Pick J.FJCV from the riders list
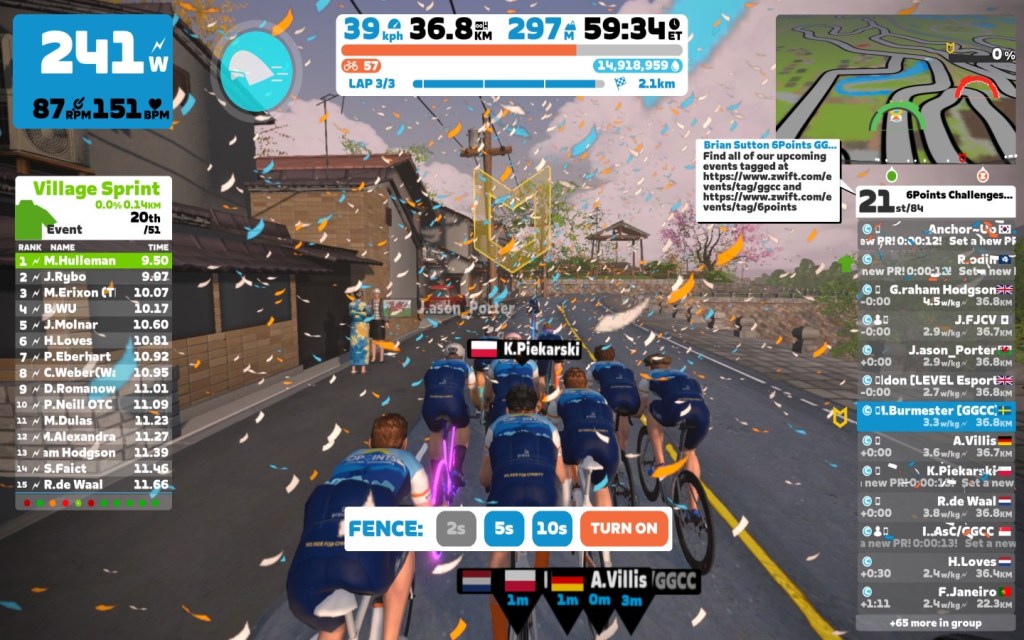The image size is (1024, 640). 935,325
